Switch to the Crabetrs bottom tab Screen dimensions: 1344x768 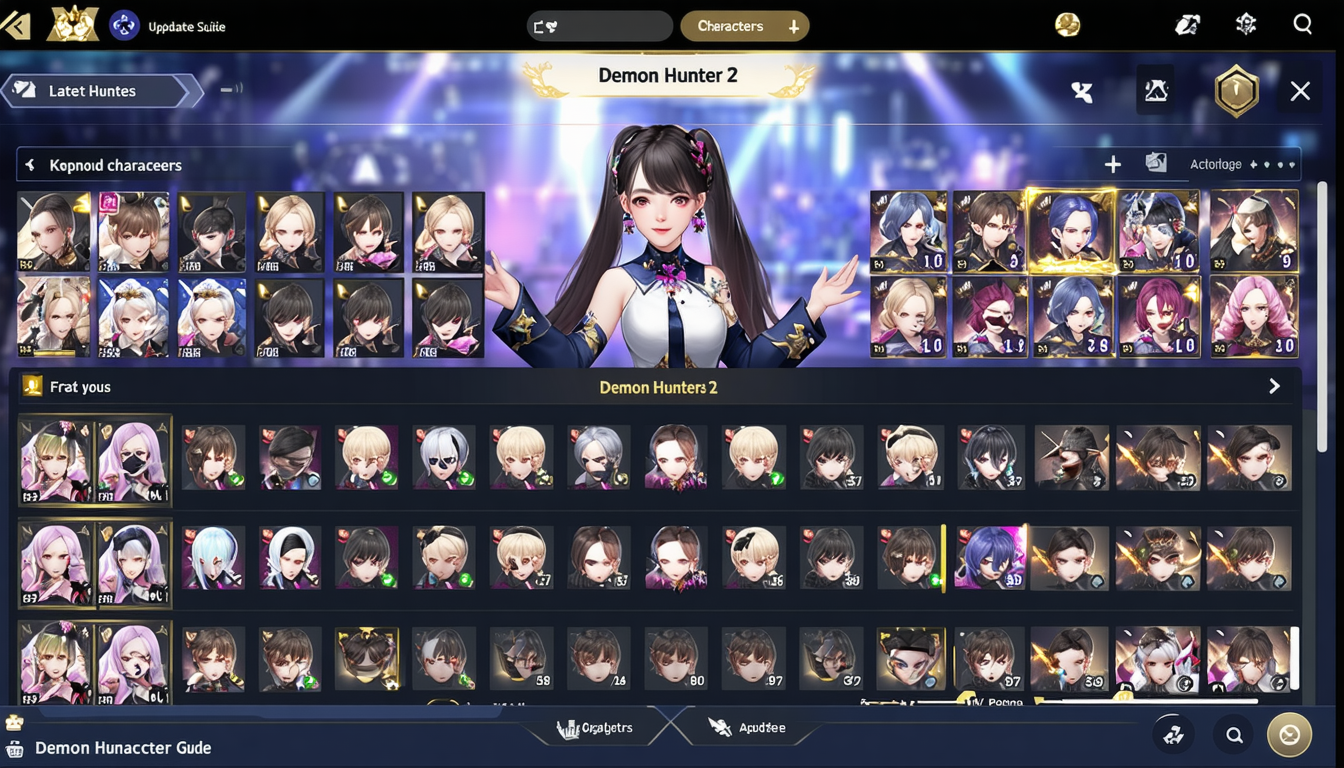pos(599,728)
